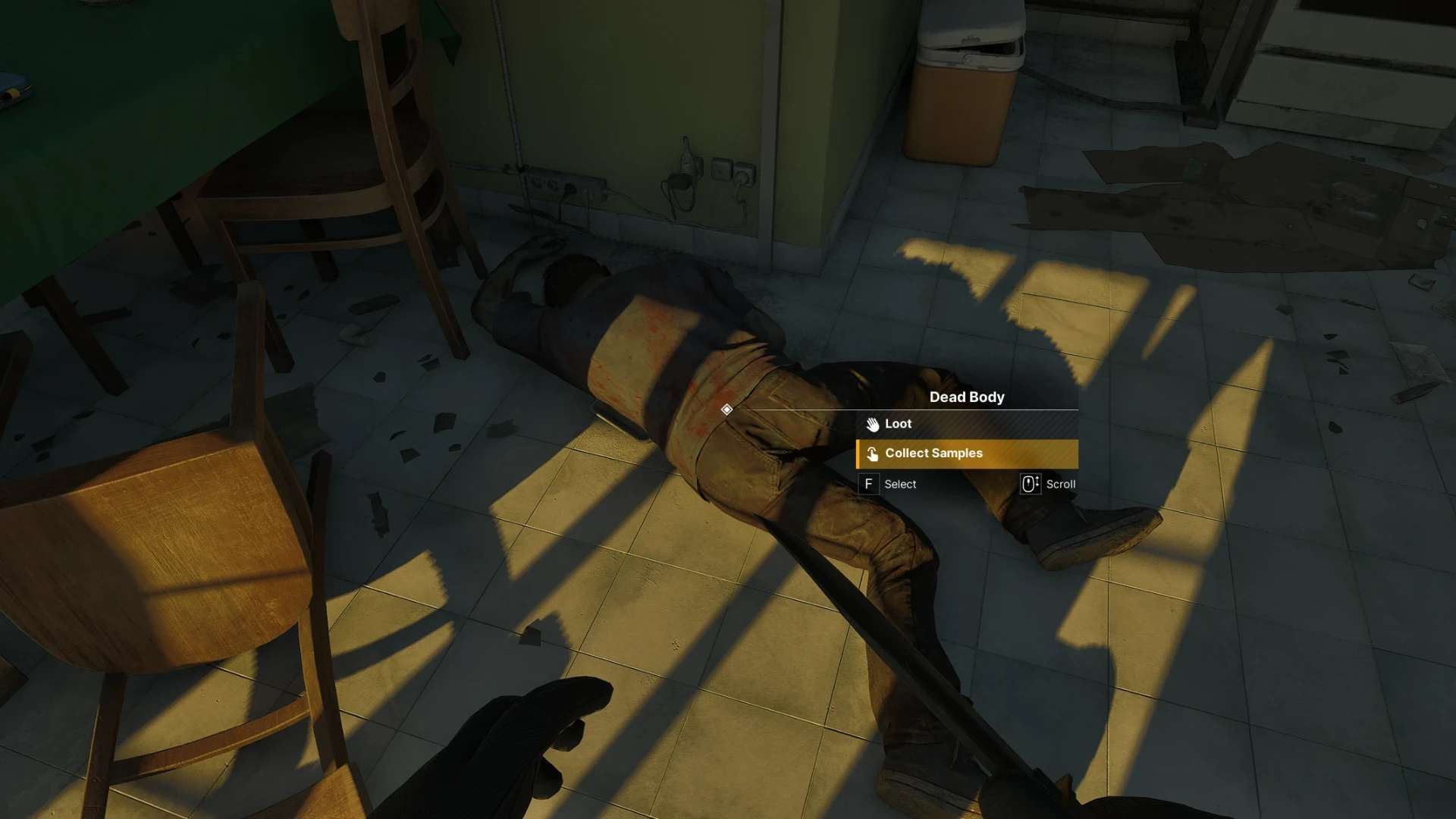The width and height of the screenshot is (1456, 819).
Task: Select Collect Samples from the menu
Action: click(x=966, y=453)
